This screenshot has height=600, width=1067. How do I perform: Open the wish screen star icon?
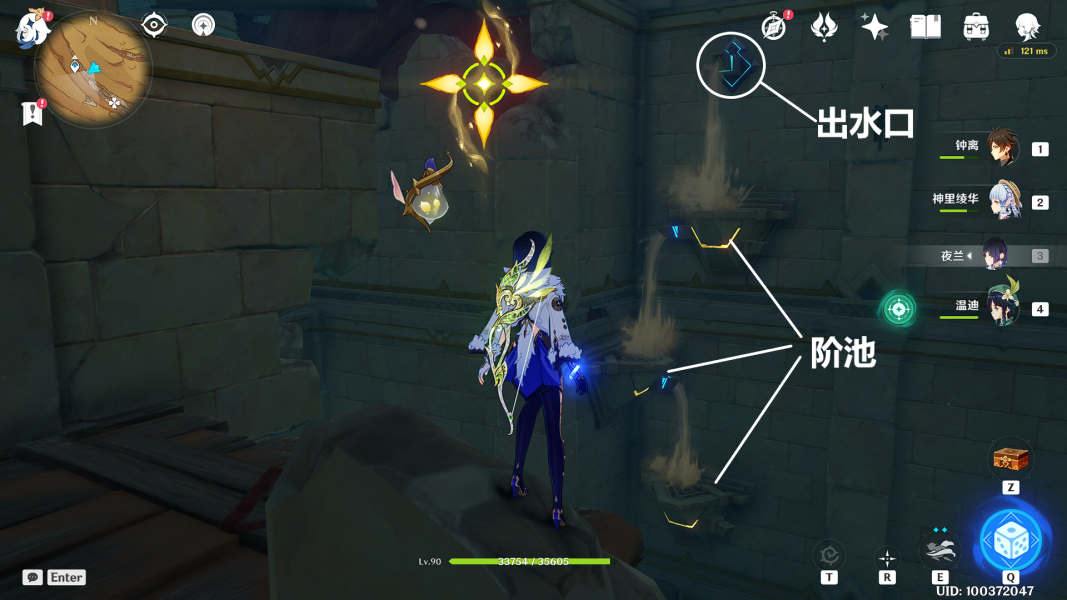874,27
